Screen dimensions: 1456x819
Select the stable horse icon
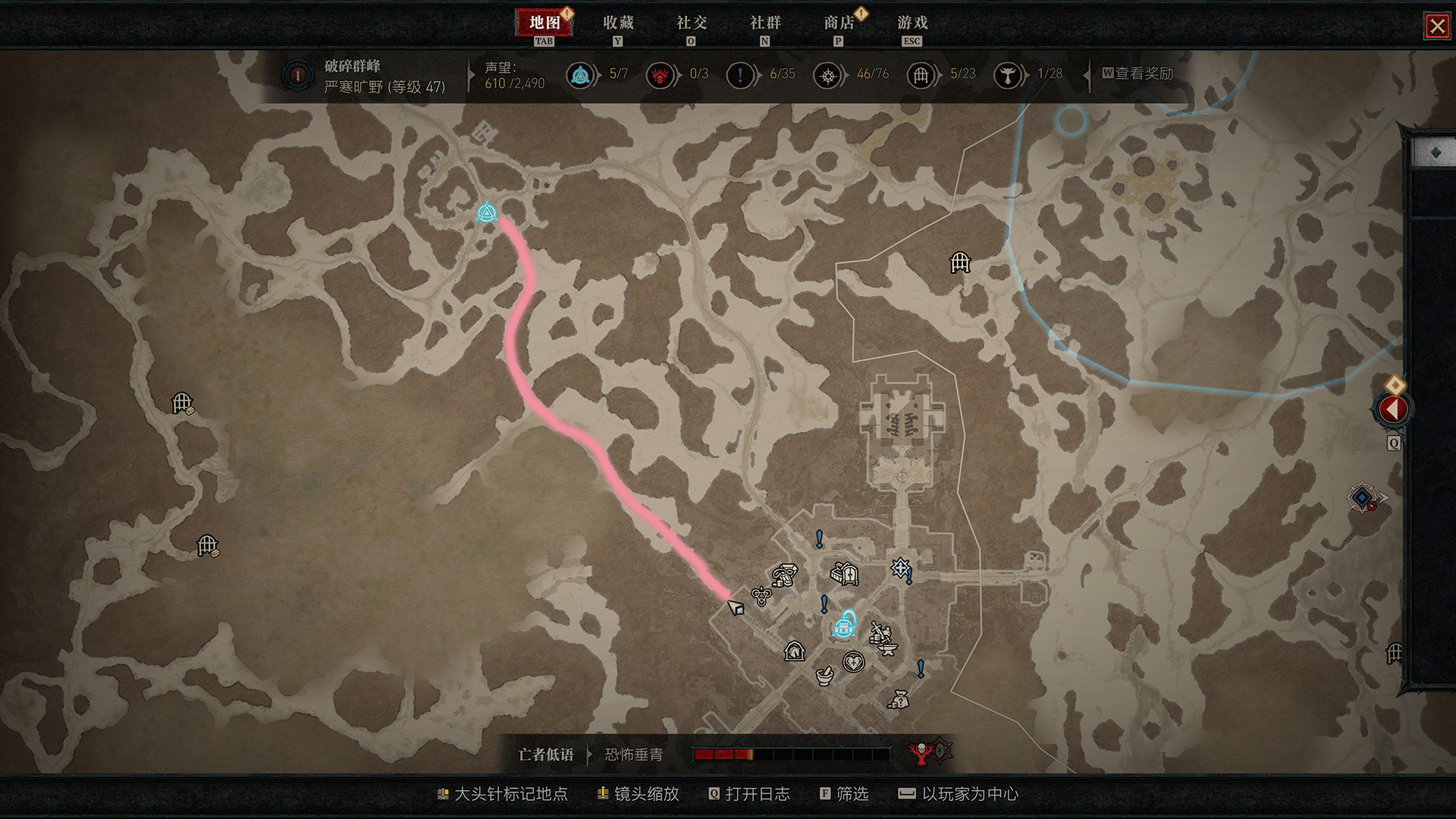(794, 653)
